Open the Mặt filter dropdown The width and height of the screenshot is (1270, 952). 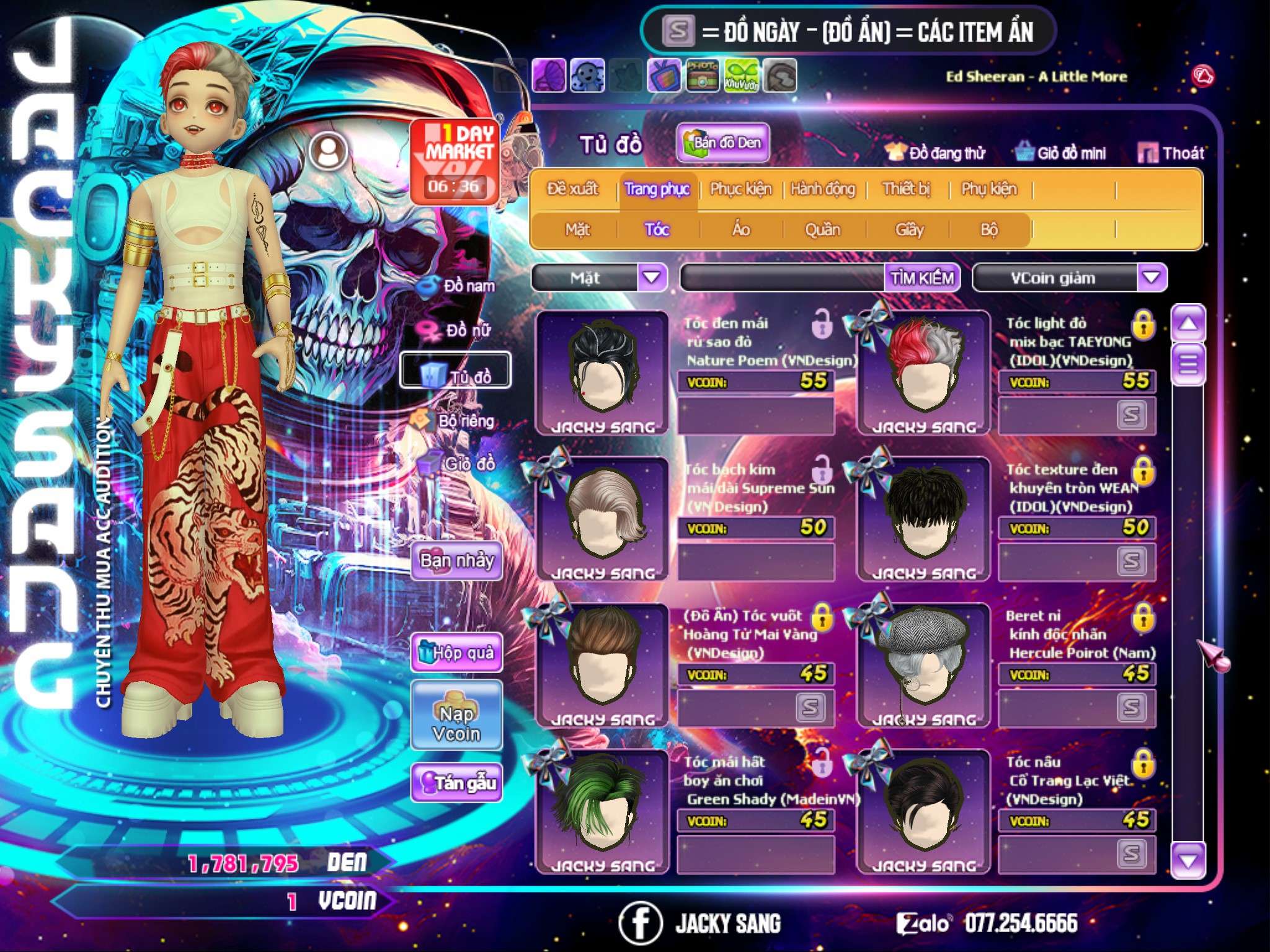(652, 278)
